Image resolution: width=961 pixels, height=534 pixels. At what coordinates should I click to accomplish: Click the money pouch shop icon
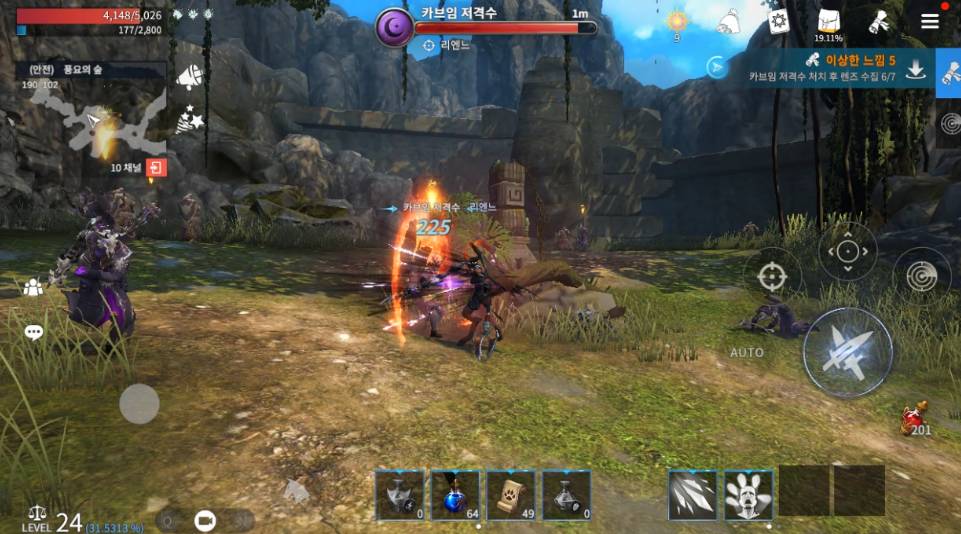pyautogui.click(x=728, y=22)
